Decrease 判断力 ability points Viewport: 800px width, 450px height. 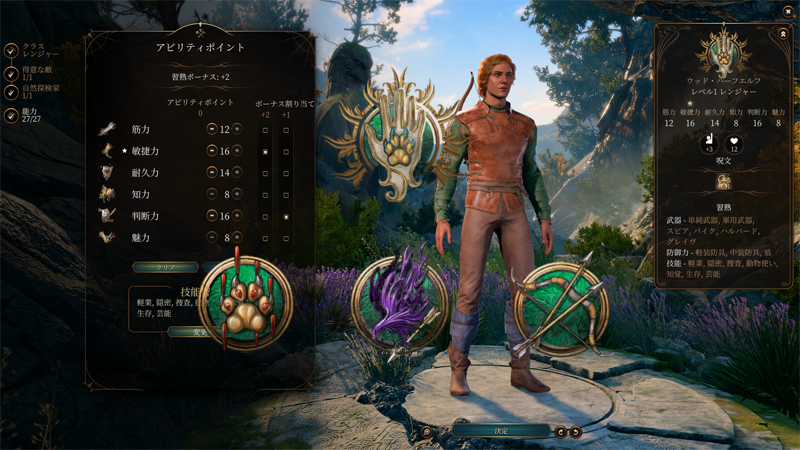coord(212,216)
